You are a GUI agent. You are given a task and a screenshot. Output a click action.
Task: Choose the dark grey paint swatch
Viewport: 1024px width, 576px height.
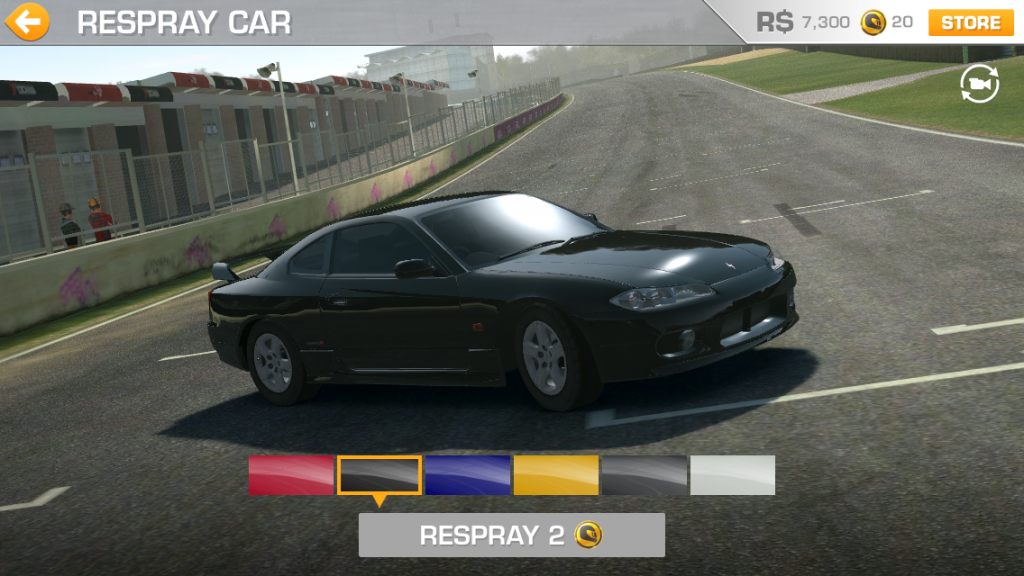pyautogui.click(x=644, y=475)
